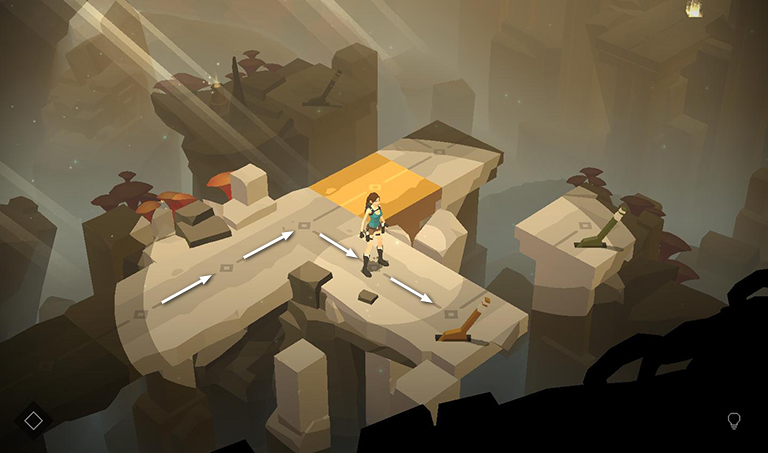Viewport: 768px width, 453px height.
Task: Open the diamond-shaped pause menu button
Action: 33,420
